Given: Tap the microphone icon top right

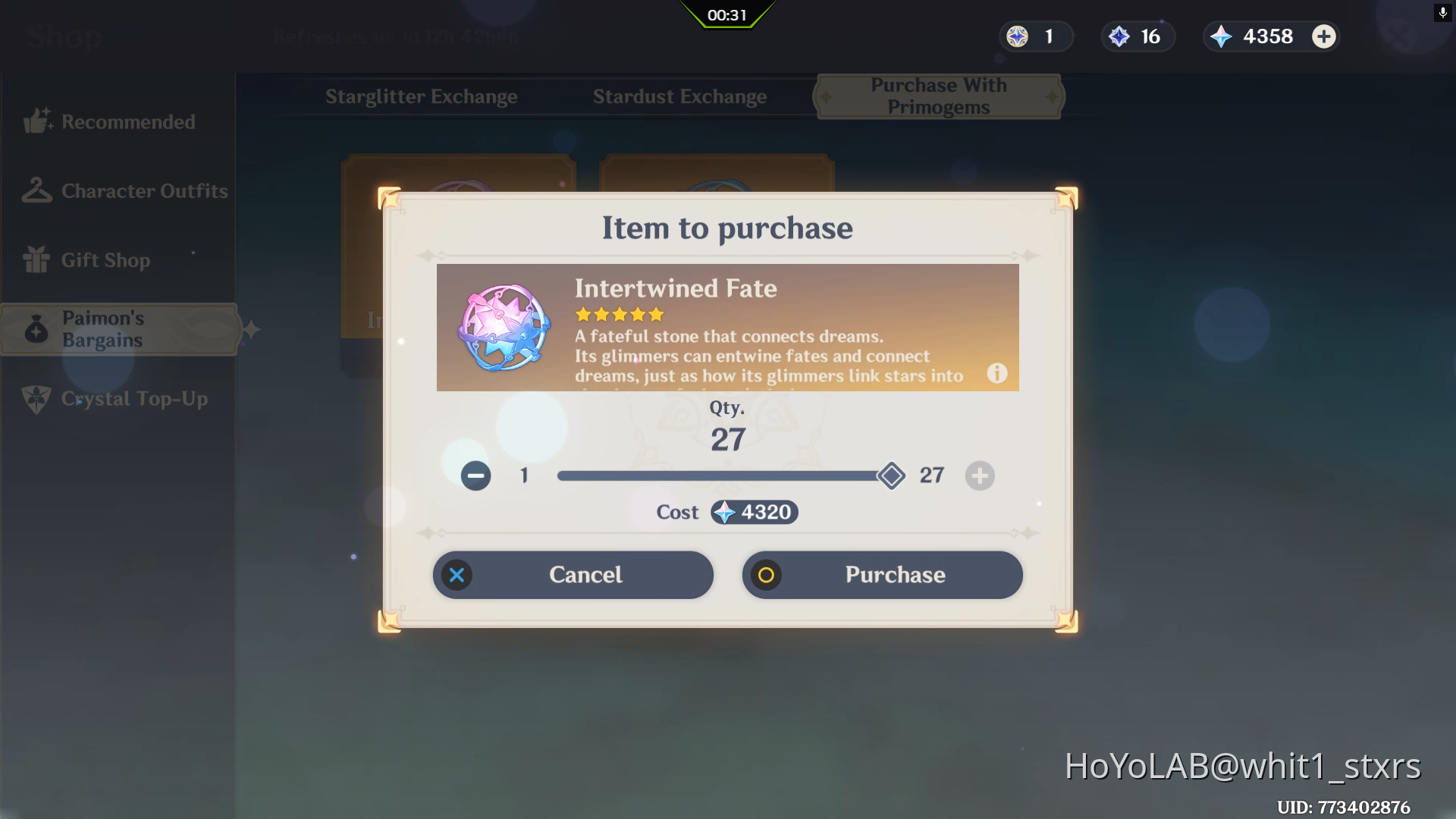Looking at the screenshot, I should click(x=1442, y=13).
